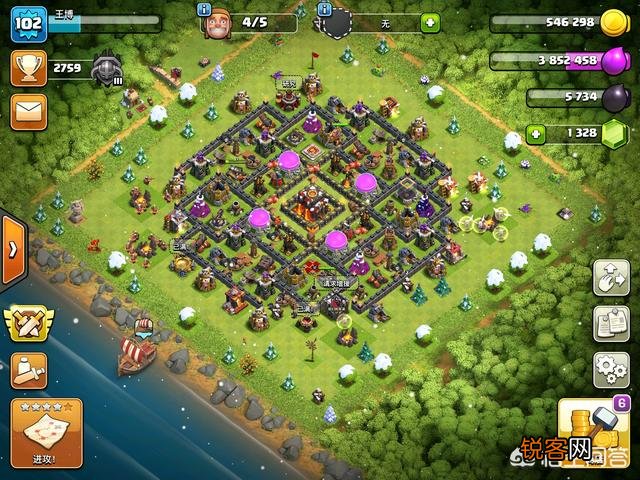Open the settings gears button
The image size is (640, 480).
(x=610, y=369)
